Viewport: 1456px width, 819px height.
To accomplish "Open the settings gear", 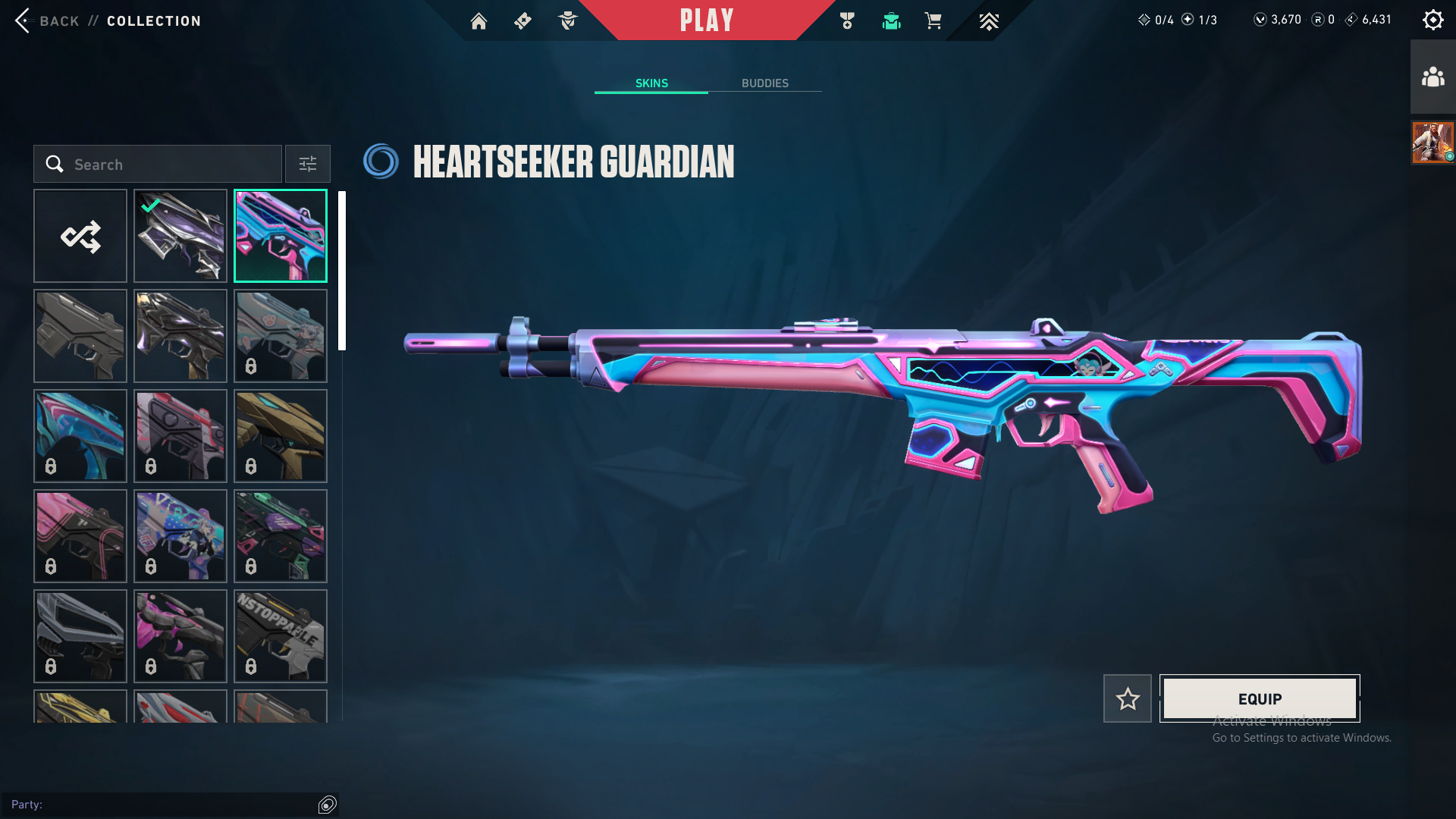I will coord(1432,20).
